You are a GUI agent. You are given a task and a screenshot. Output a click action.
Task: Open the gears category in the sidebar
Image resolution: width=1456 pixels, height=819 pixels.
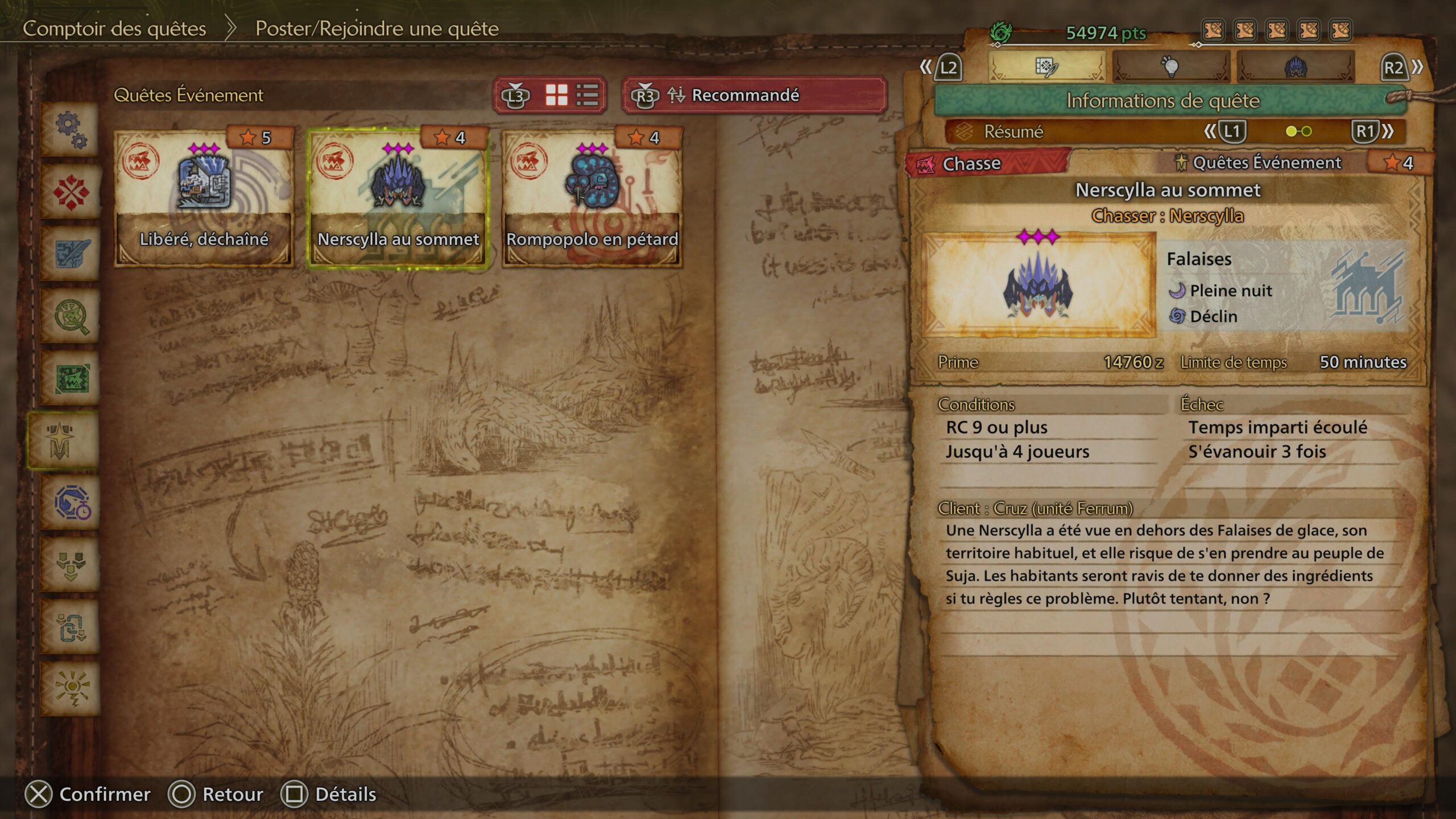click(71, 130)
